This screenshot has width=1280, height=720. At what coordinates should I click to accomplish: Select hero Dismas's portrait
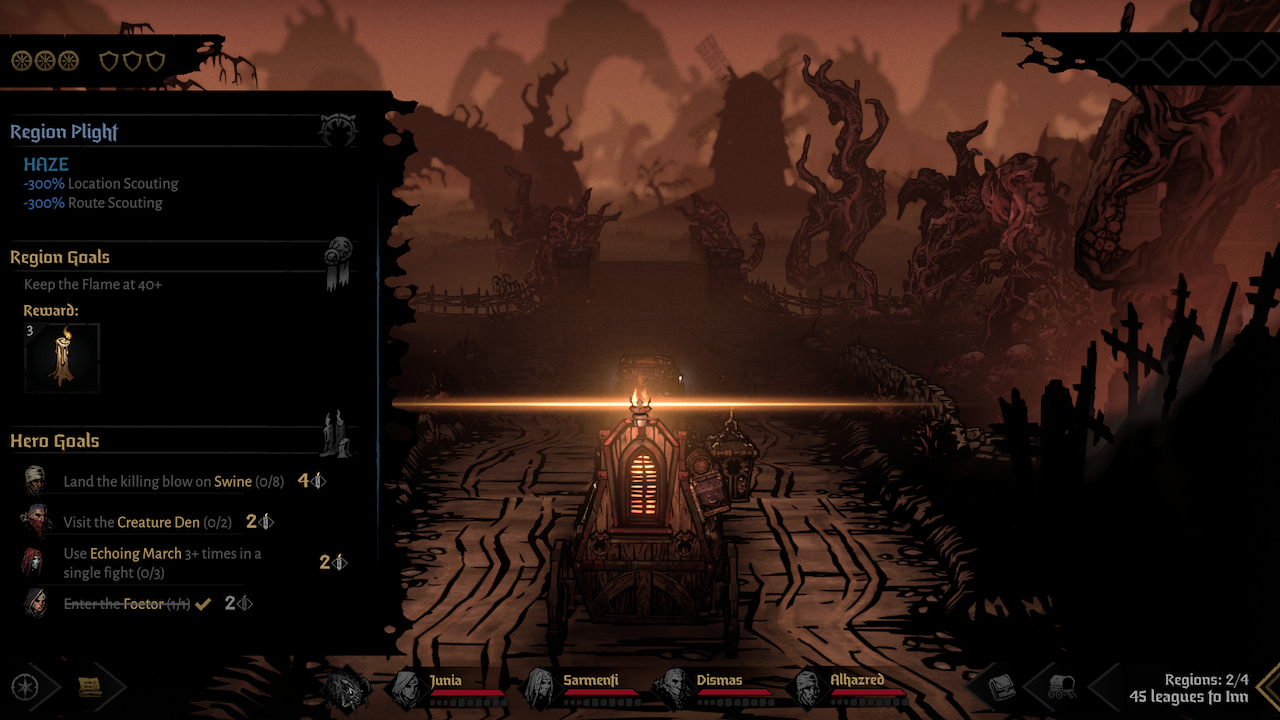(x=671, y=688)
